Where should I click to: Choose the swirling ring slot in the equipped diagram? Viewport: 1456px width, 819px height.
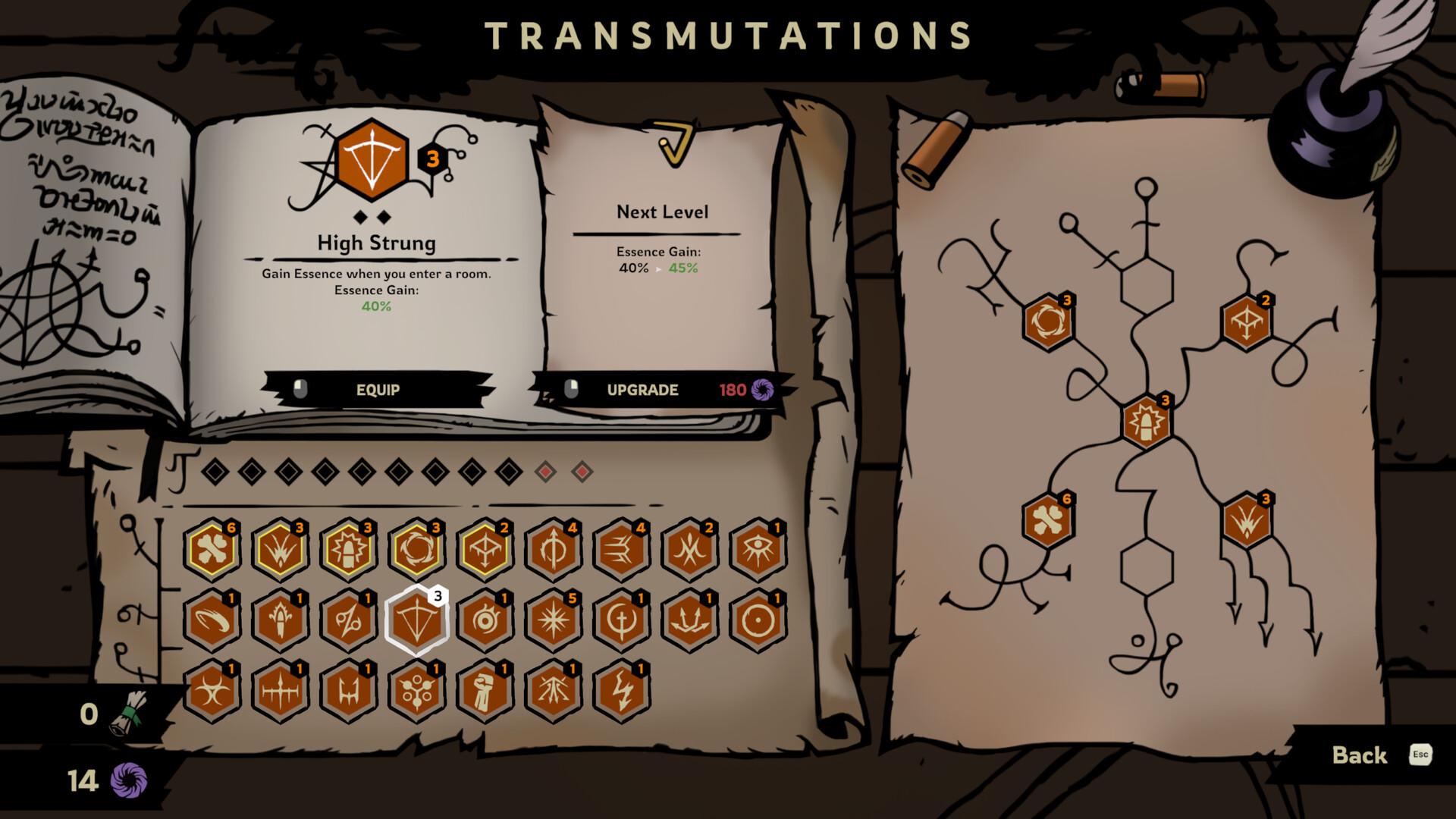tap(1047, 322)
